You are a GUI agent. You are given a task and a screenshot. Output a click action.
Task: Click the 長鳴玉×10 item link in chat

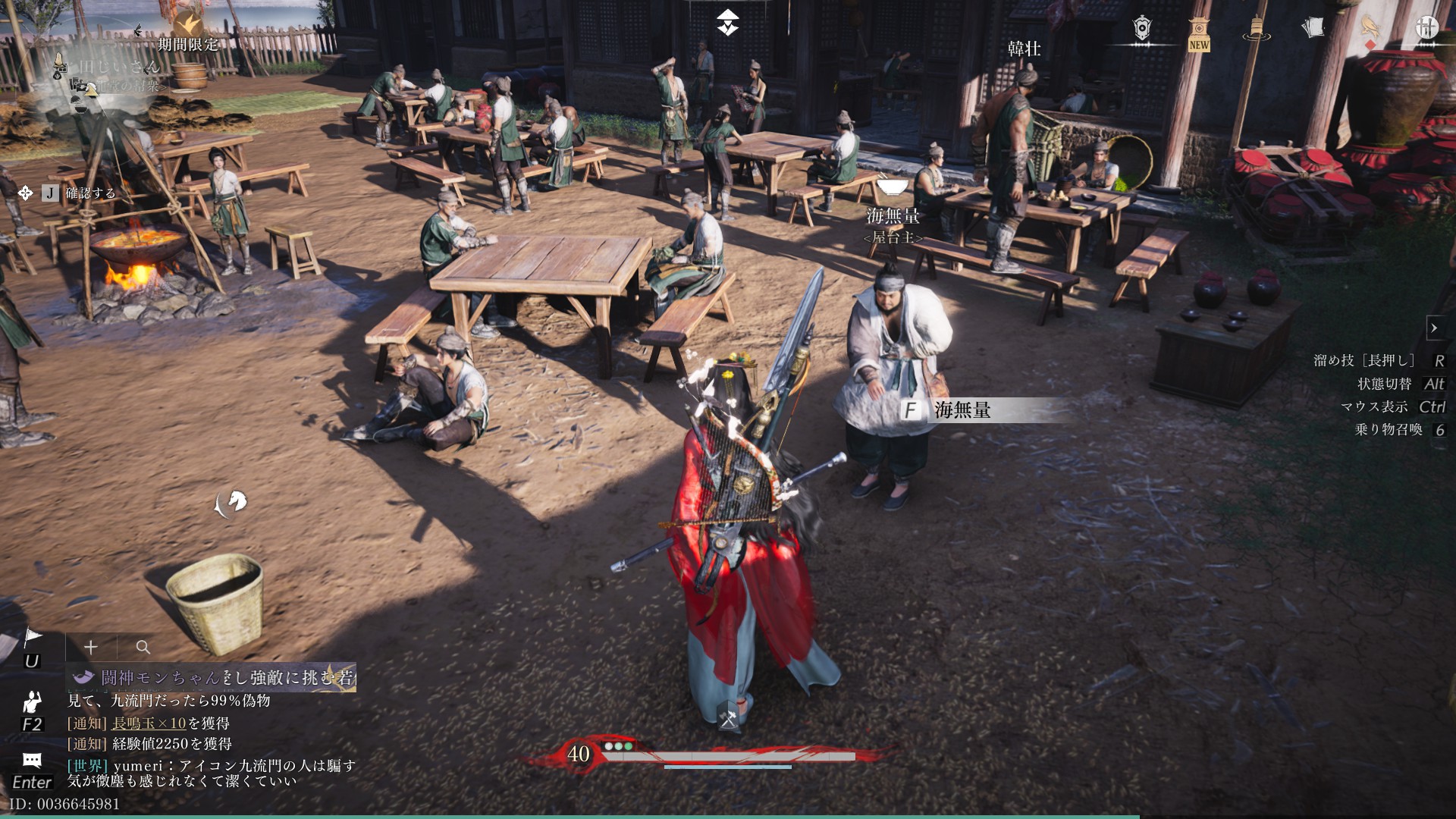(149, 723)
